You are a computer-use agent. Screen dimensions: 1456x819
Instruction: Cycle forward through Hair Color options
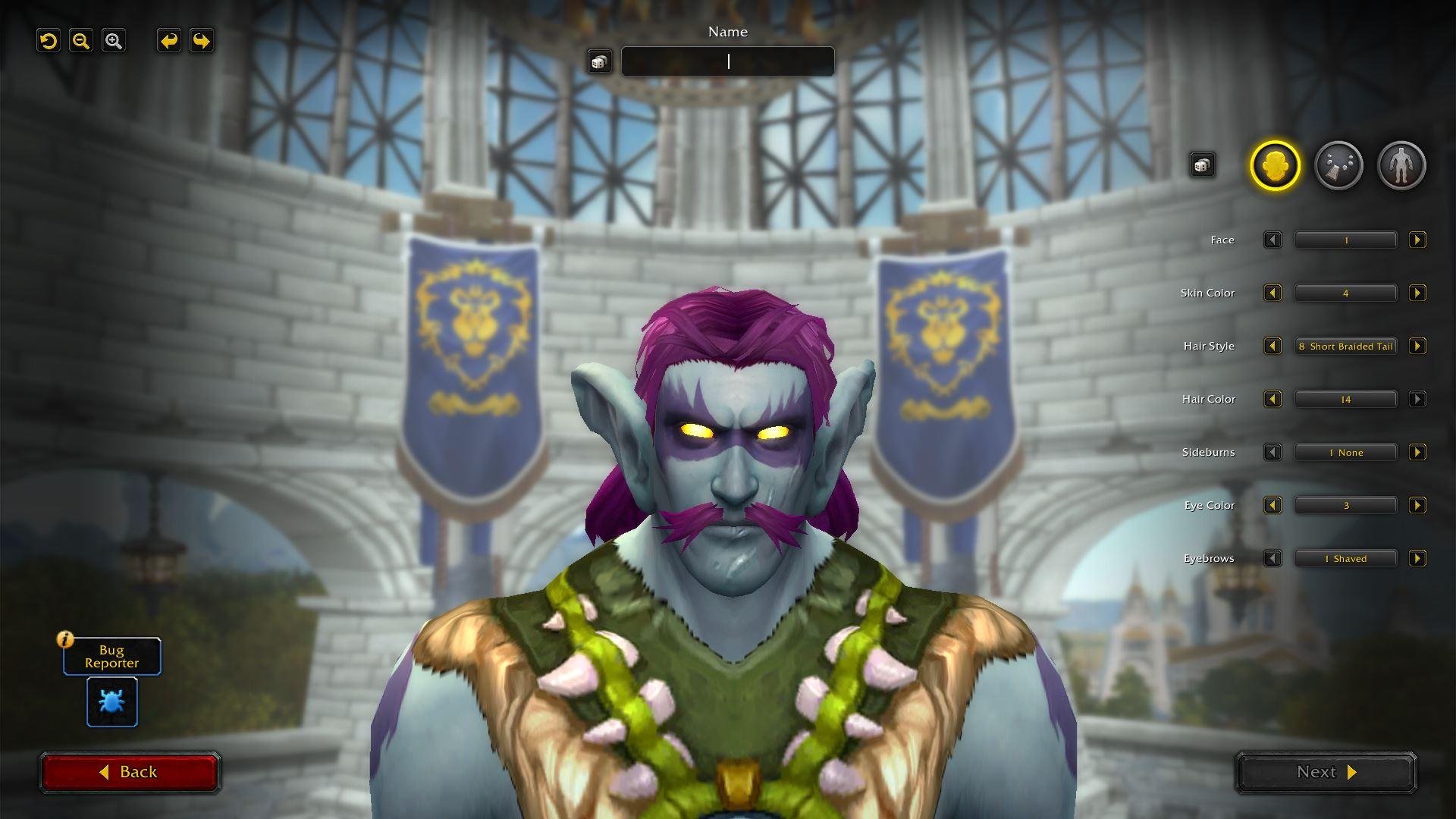tap(1417, 399)
